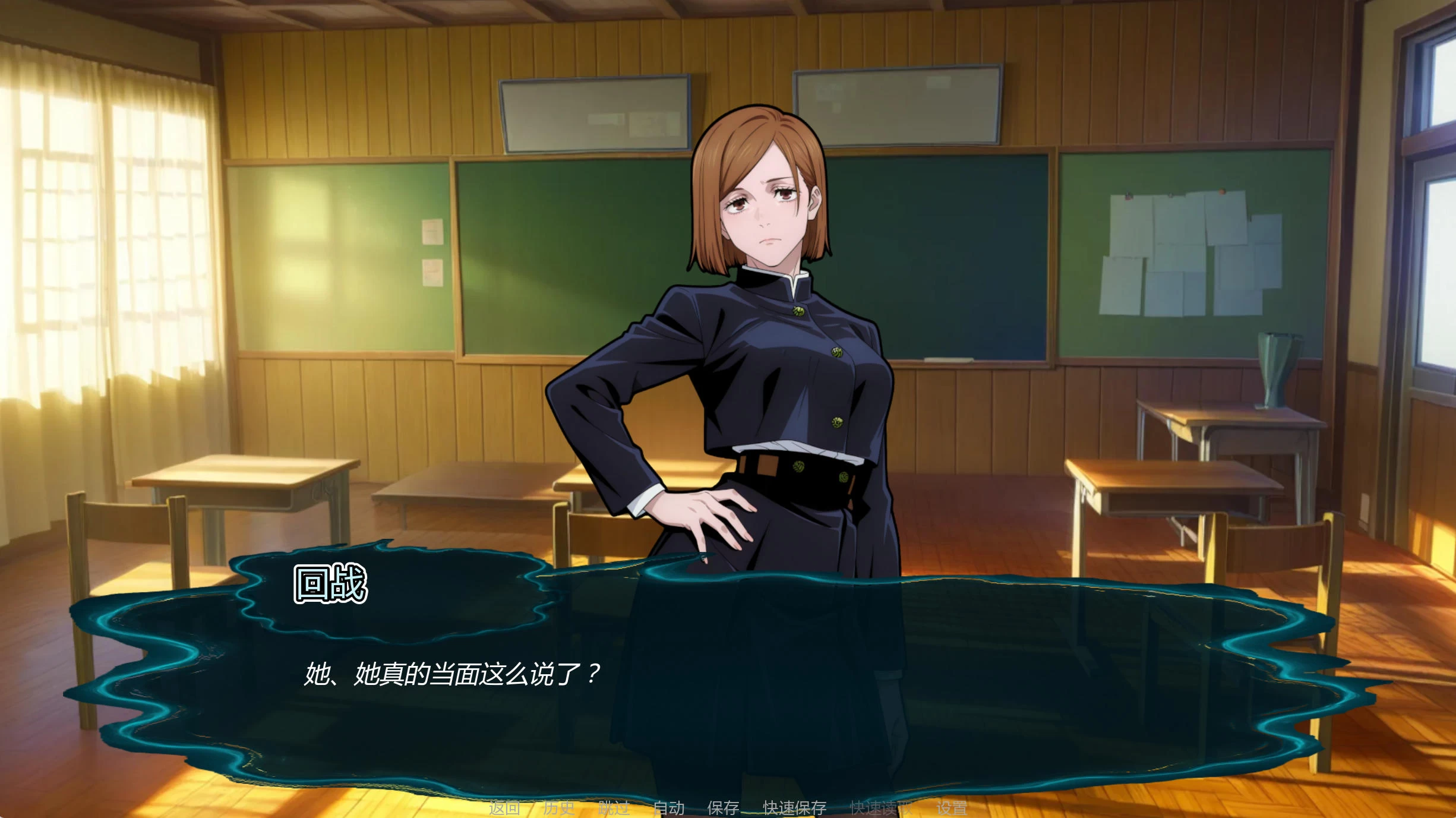The width and height of the screenshot is (1456, 818).
Task: Open the 设置 settings menu
Action: [x=952, y=808]
